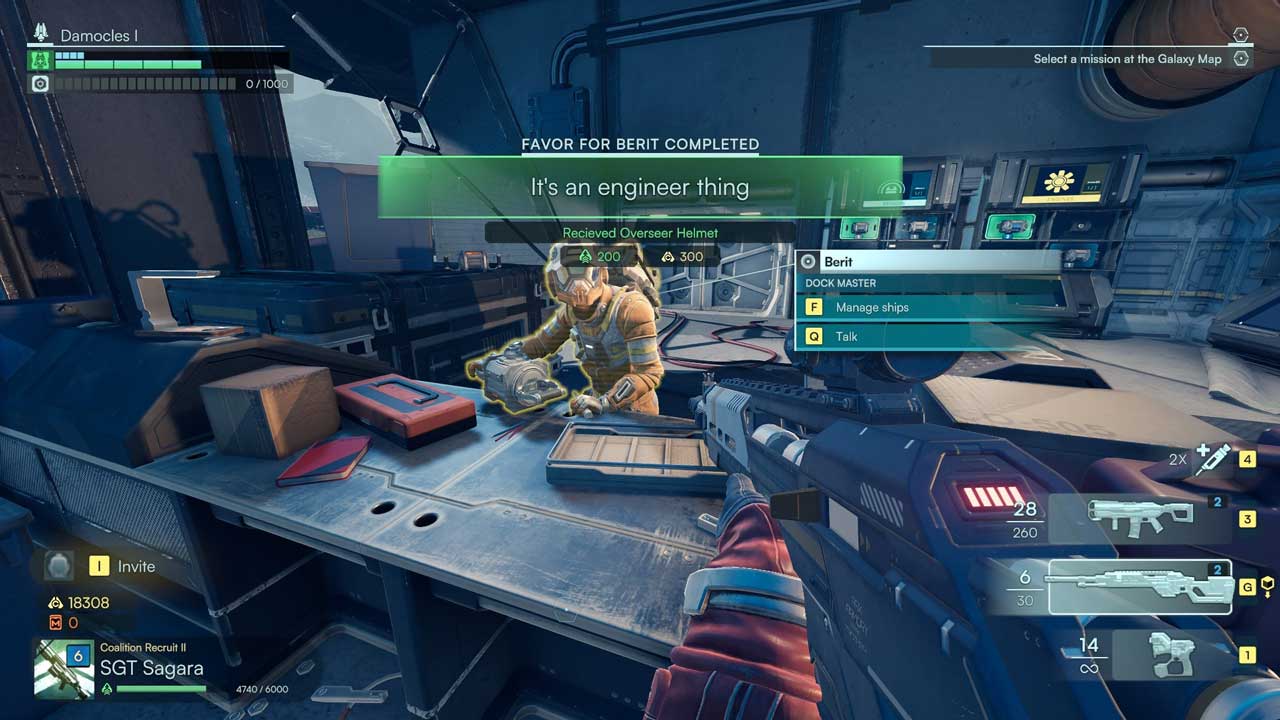The height and width of the screenshot is (720, 1280).
Task: Select the pistol sidearm slot
Action: tap(1170, 655)
